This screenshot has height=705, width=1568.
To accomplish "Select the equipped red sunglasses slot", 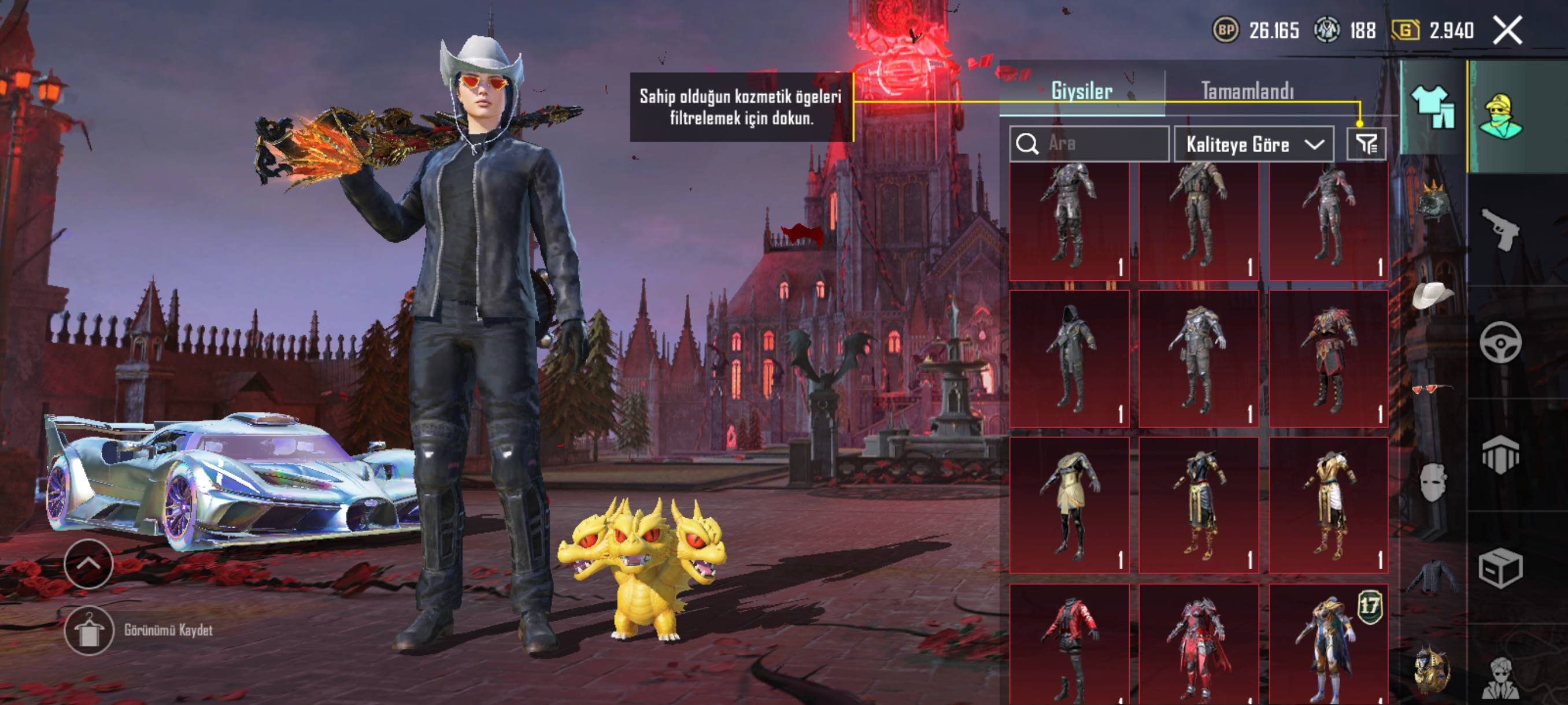I will coord(1432,389).
